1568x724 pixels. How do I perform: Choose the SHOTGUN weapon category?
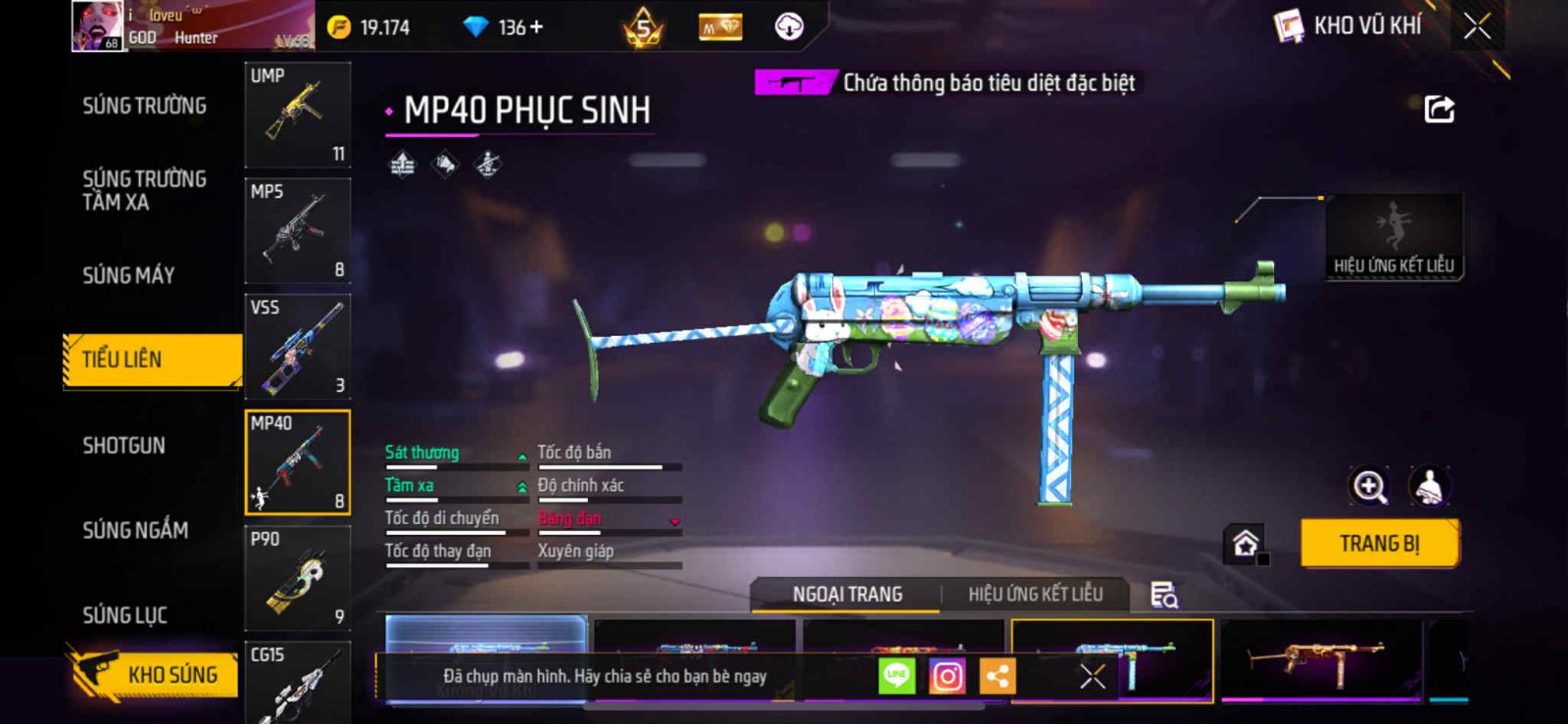point(123,446)
